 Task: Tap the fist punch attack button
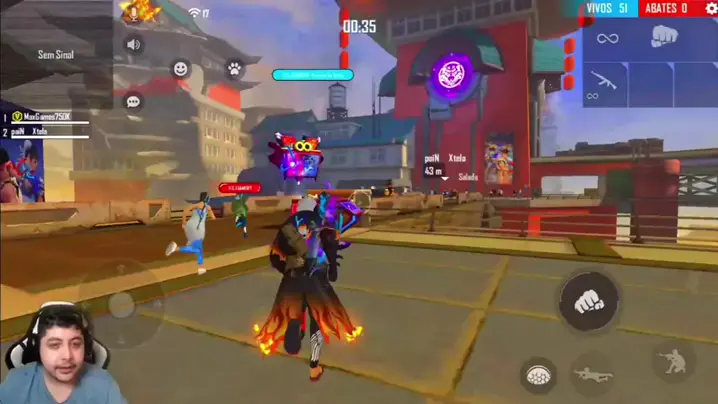click(588, 302)
